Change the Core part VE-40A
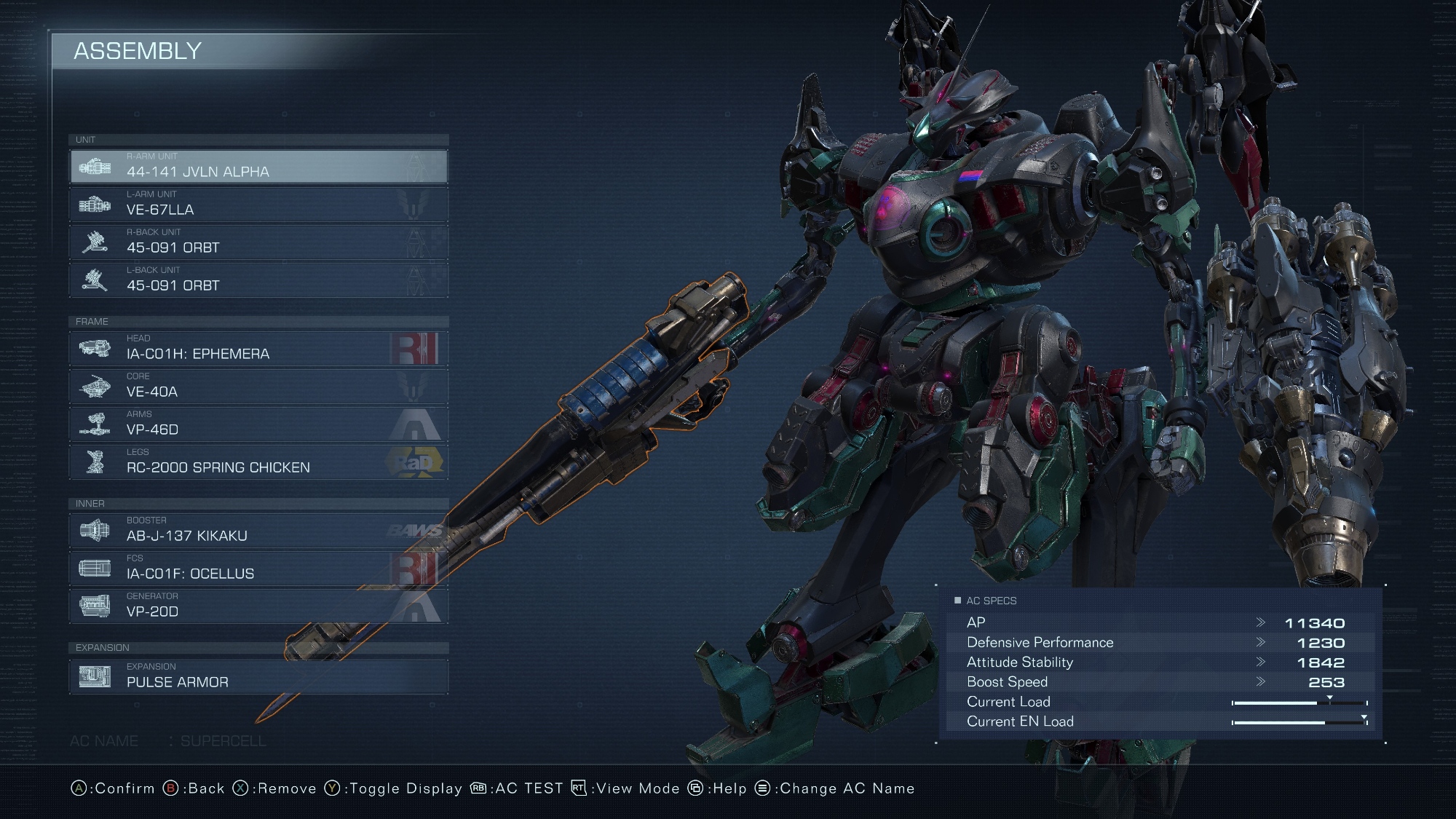The width and height of the screenshot is (1456, 819). 258,387
